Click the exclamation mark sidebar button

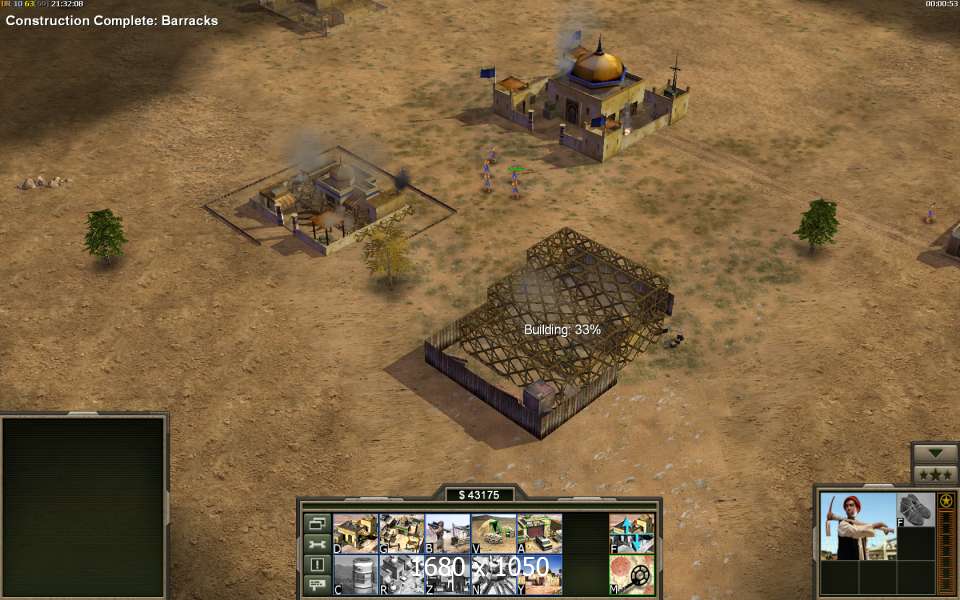tap(317, 564)
